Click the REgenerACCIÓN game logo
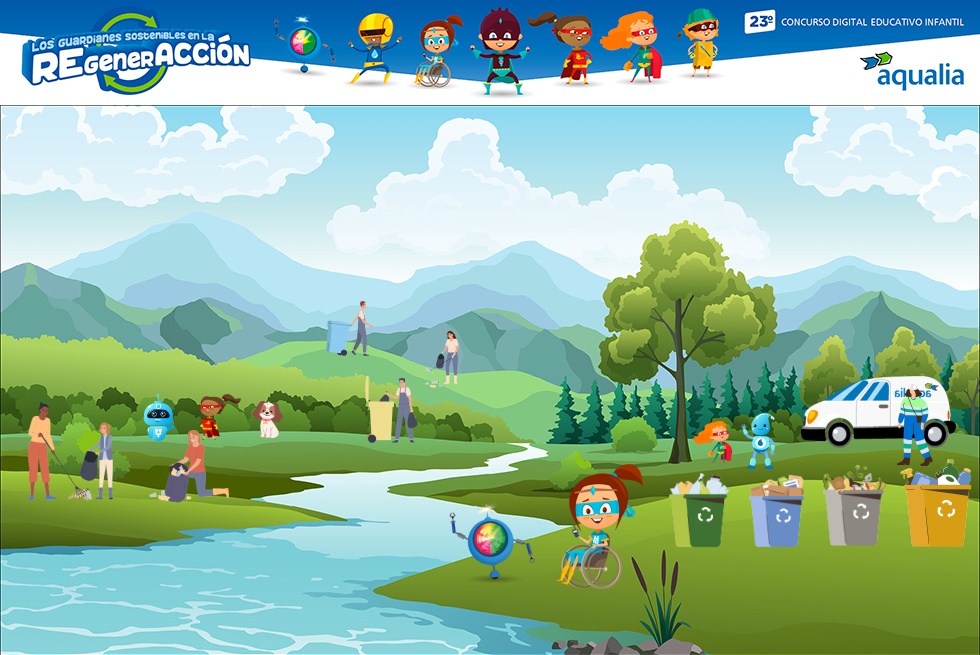 [135, 54]
